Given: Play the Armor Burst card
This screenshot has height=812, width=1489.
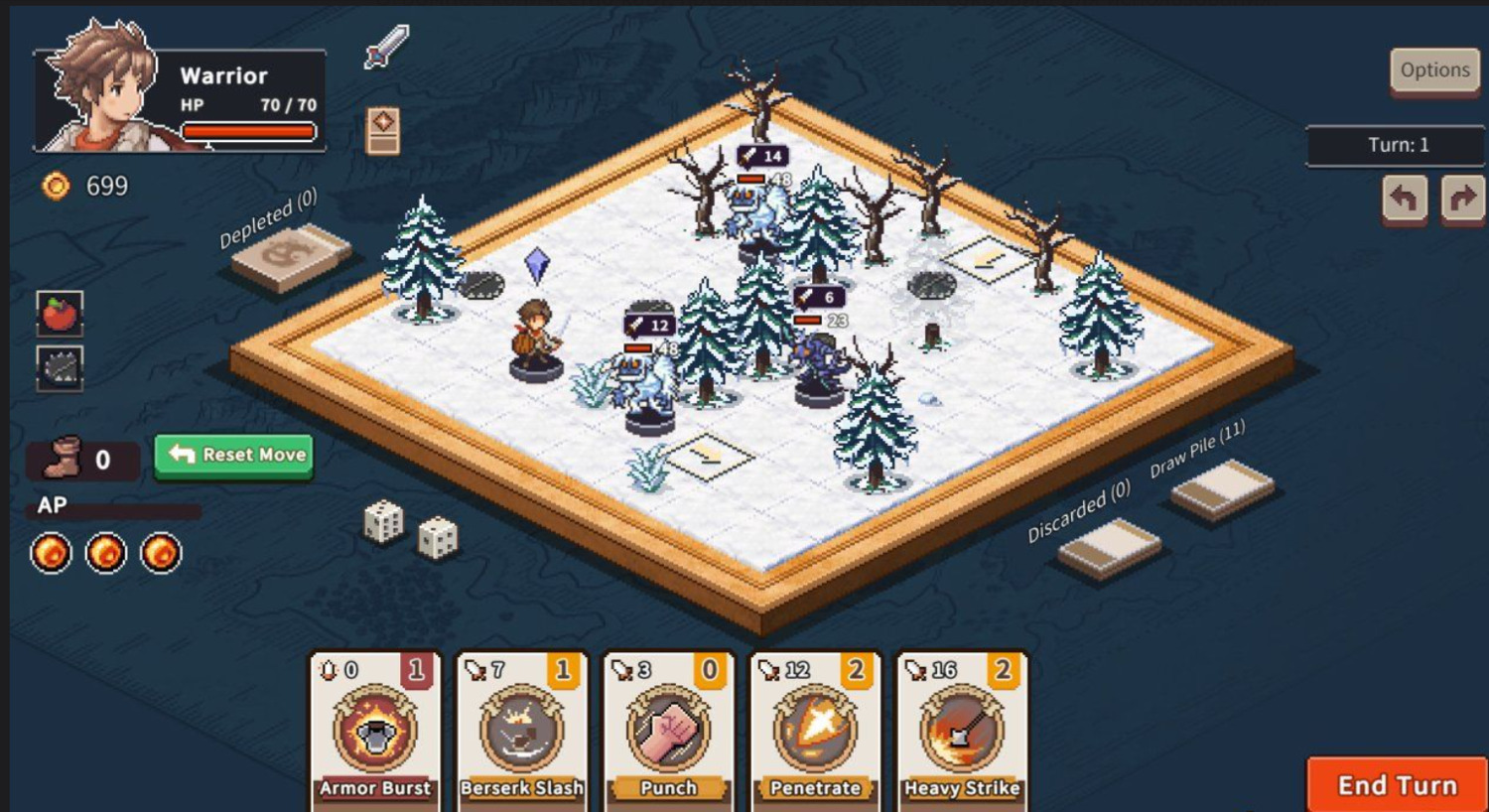Looking at the screenshot, I should coord(375,732).
